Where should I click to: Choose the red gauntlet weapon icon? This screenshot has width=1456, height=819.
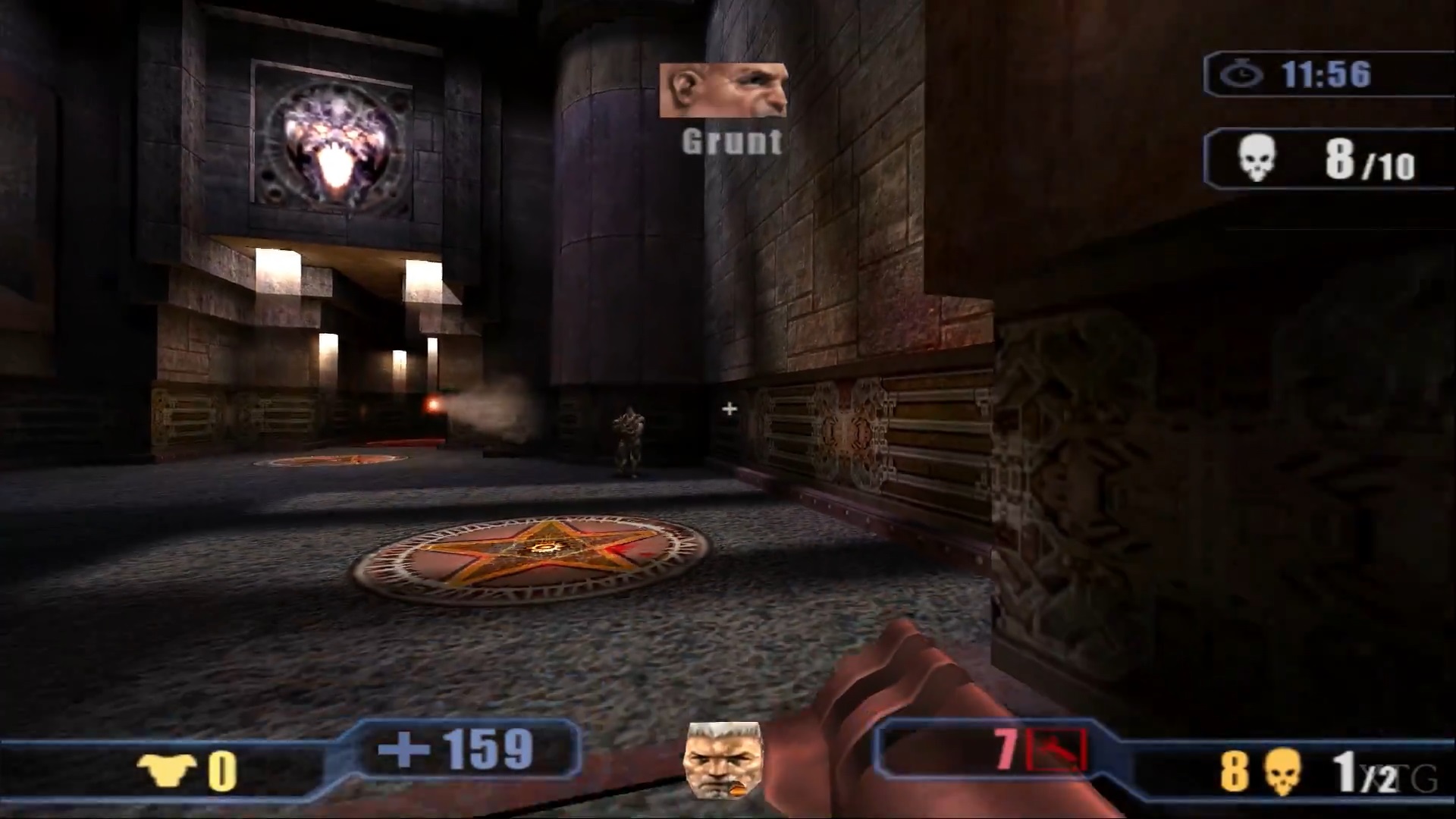tap(1056, 750)
